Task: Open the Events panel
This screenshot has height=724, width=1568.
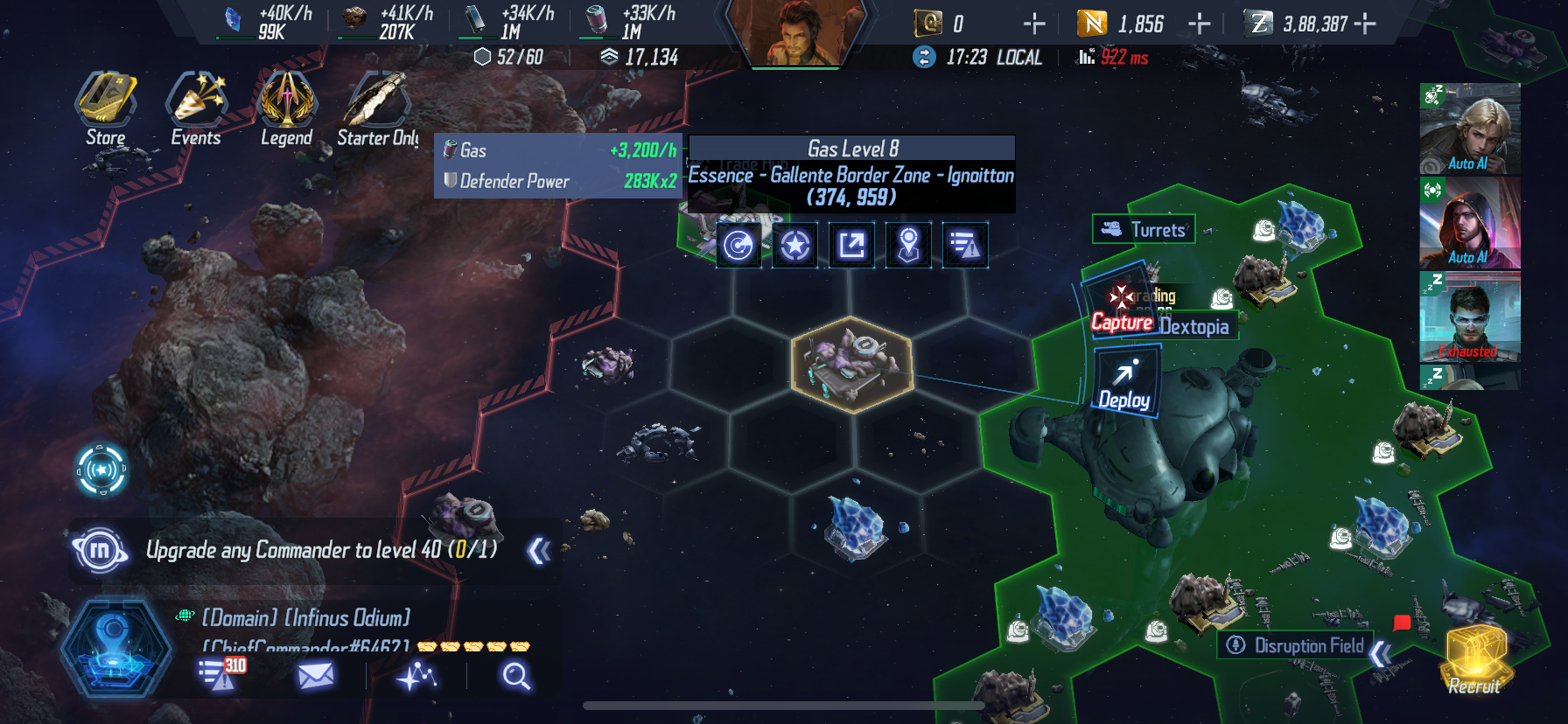Action: pos(196,109)
